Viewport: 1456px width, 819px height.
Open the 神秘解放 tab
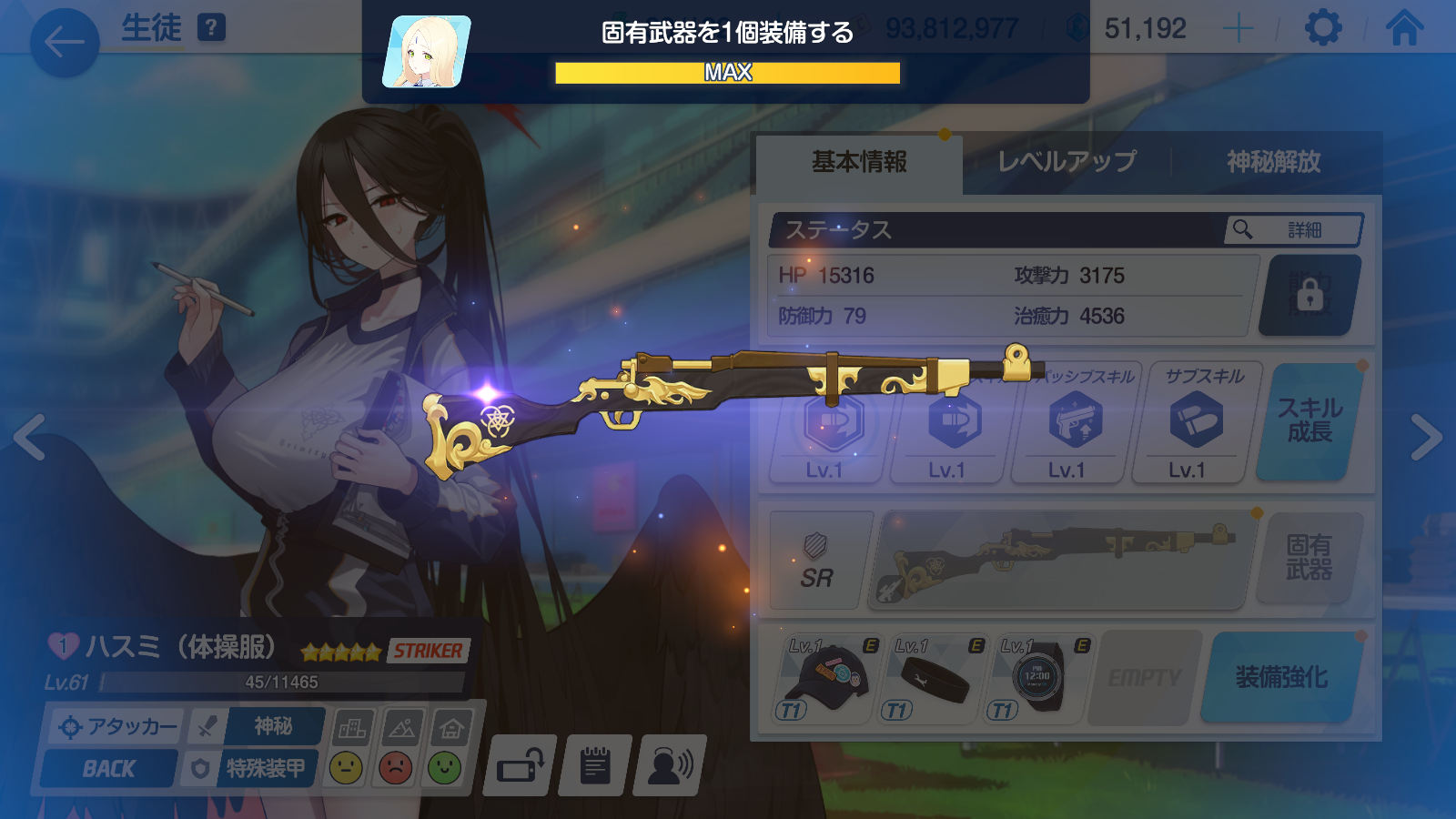[x=1273, y=162]
